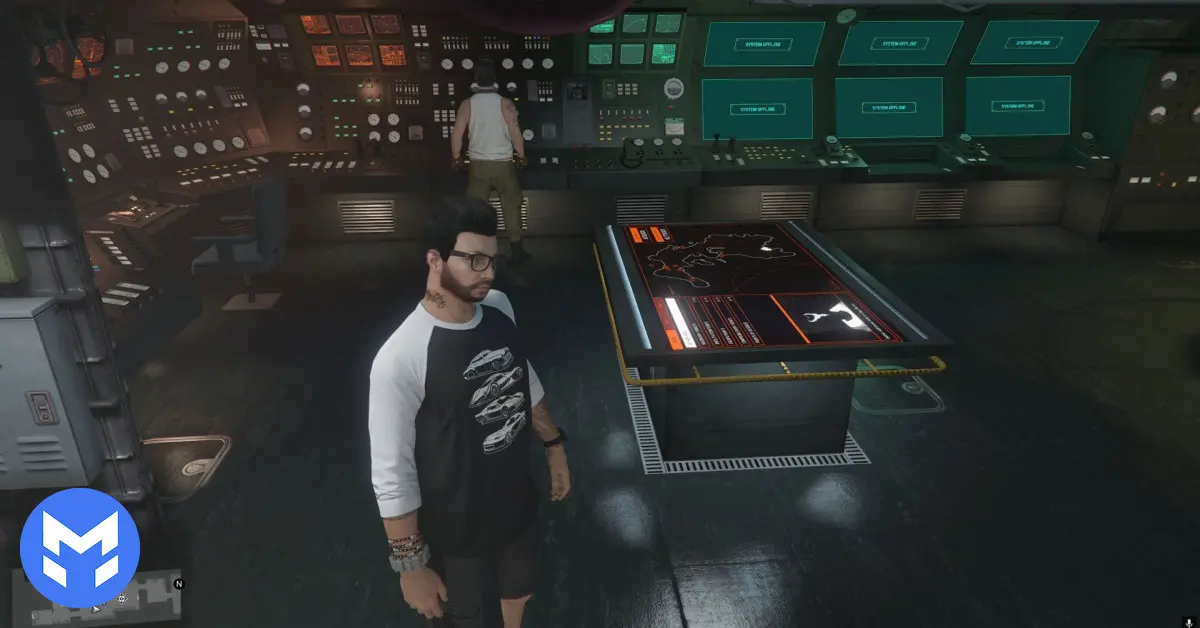Click the north compass marker on minimap
Screen dimensions: 1200x628
click(x=179, y=583)
